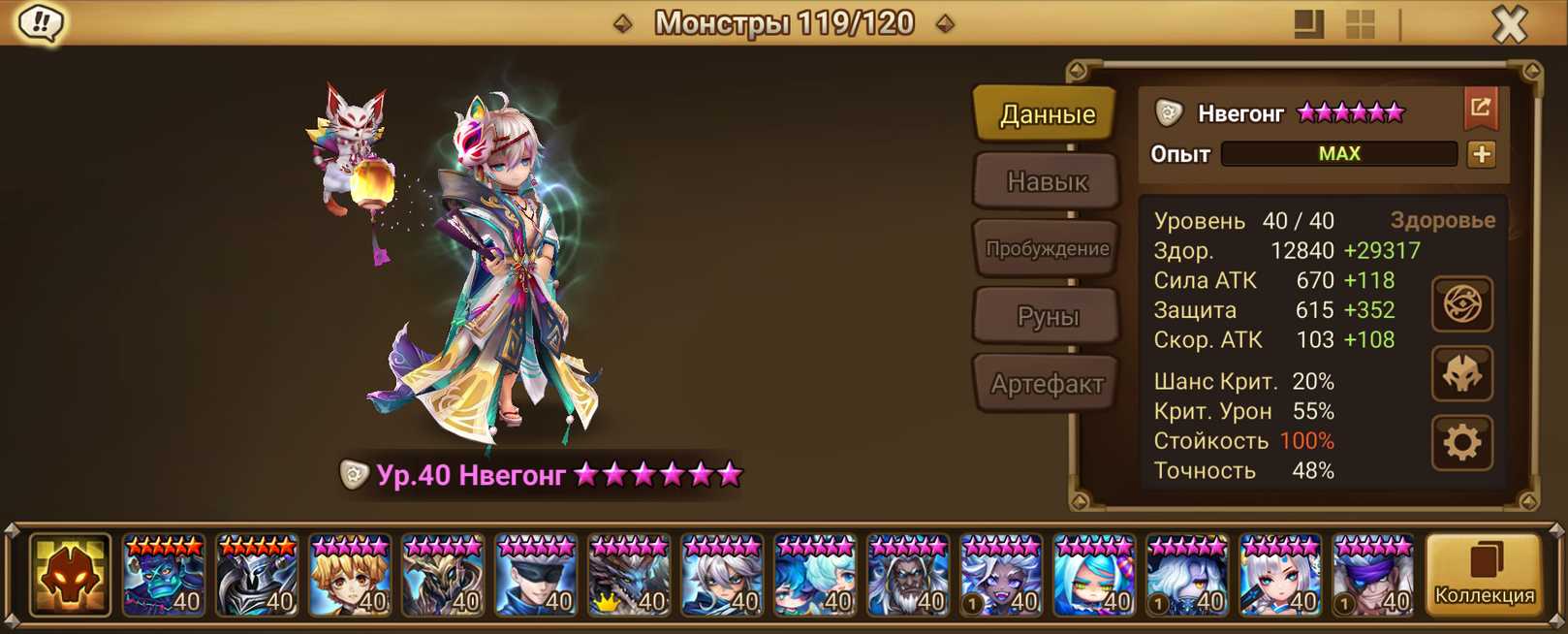Select the blindfolded monster thumbnail
The height and width of the screenshot is (634, 1568).
(536, 576)
